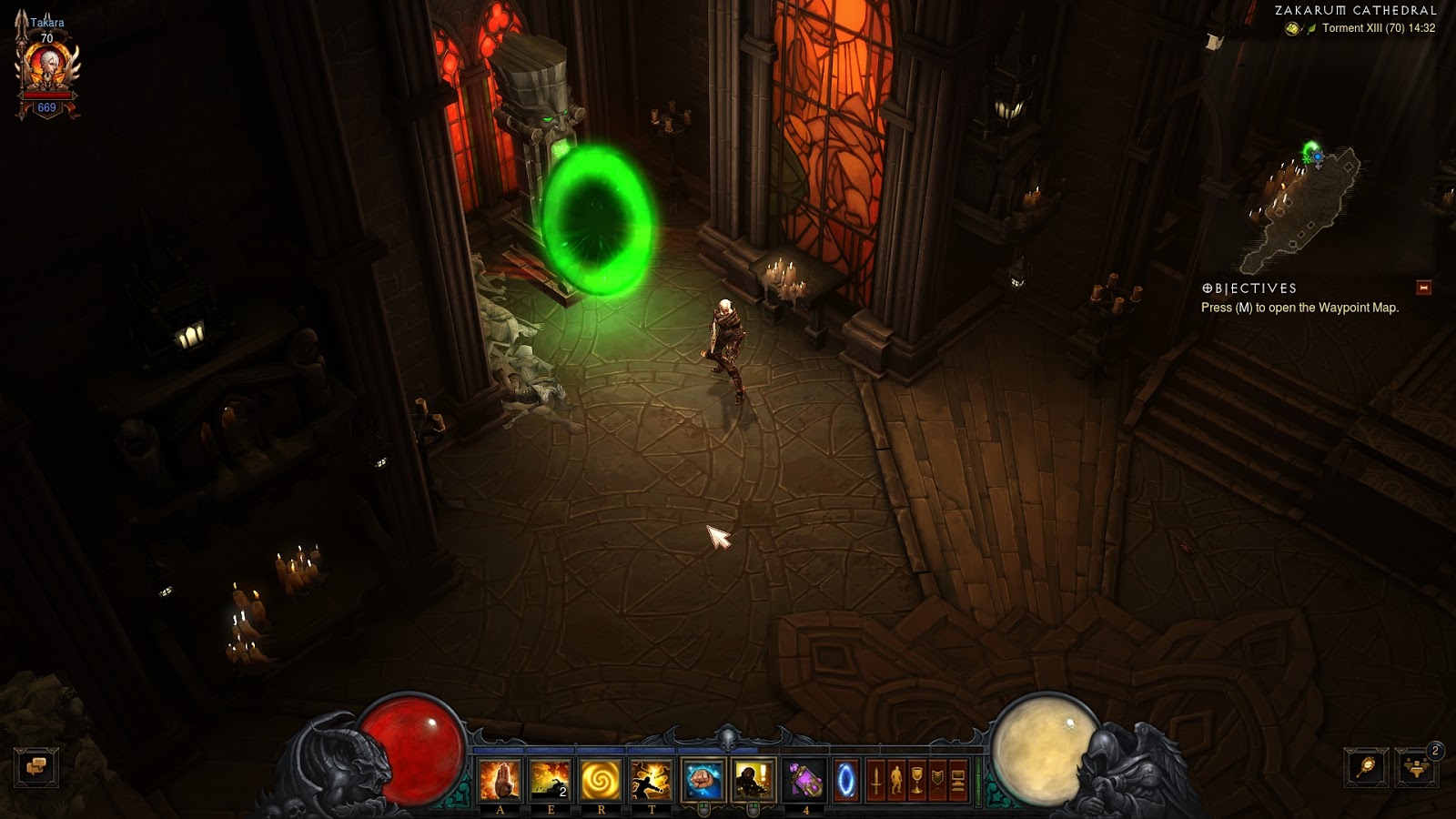The image size is (1456, 819).
Task: Open the game menu computer button
Action: click(x=957, y=781)
